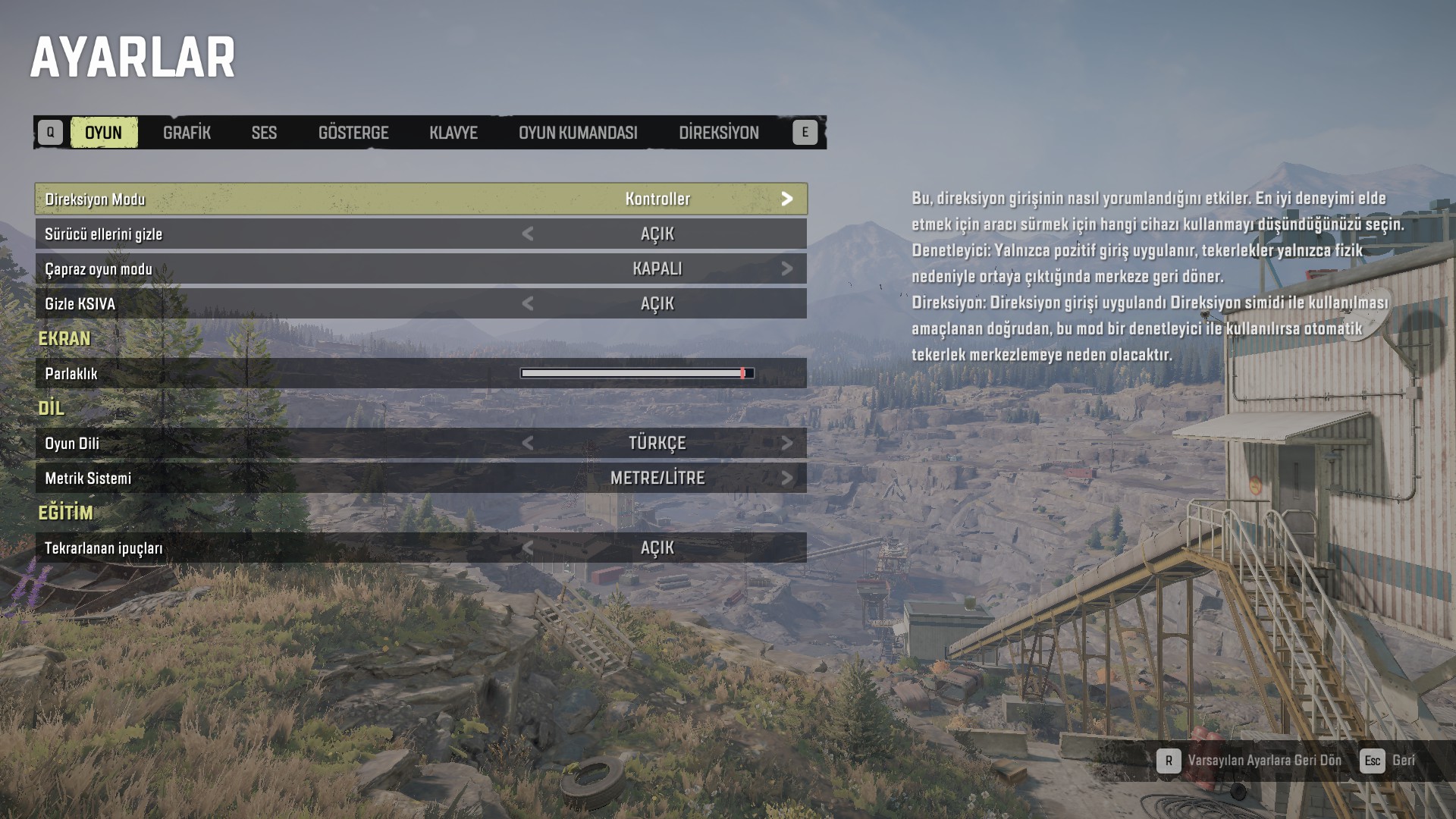
Task: Click the right arrow on Direksiyon Modu
Action: (x=787, y=199)
